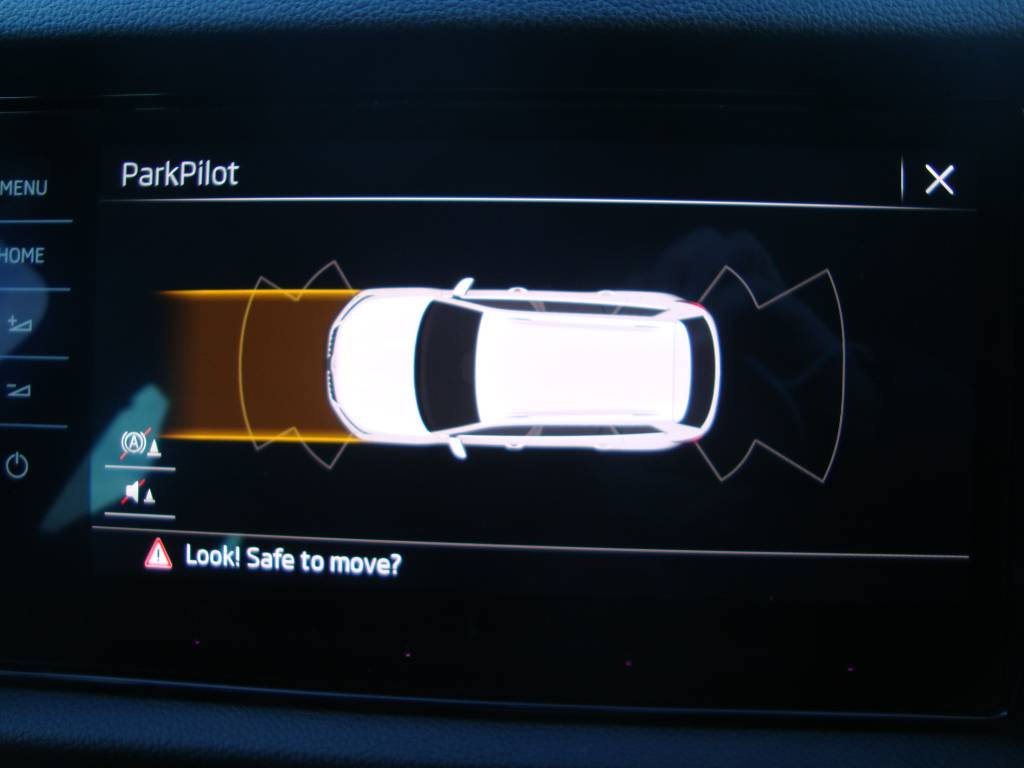Go to the HOME screen
The image size is (1024, 768).
click(x=23, y=256)
